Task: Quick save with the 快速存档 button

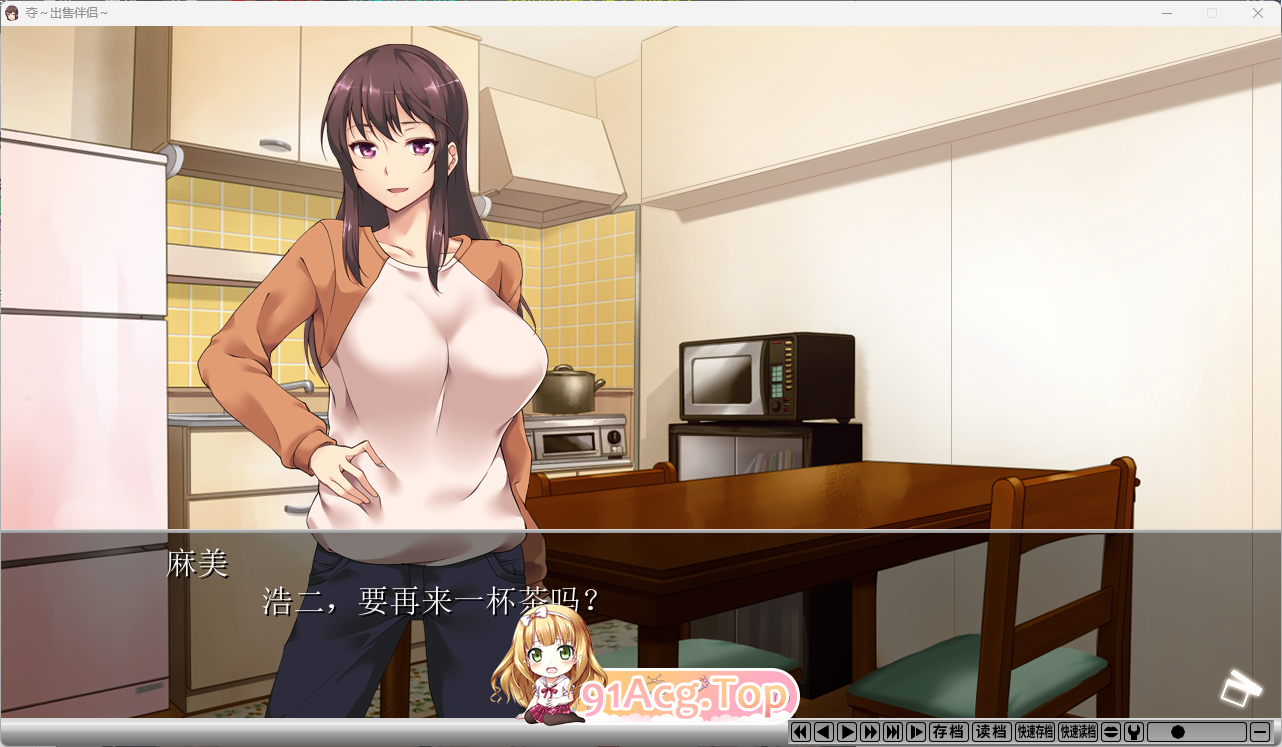Action: click(x=1035, y=732)
